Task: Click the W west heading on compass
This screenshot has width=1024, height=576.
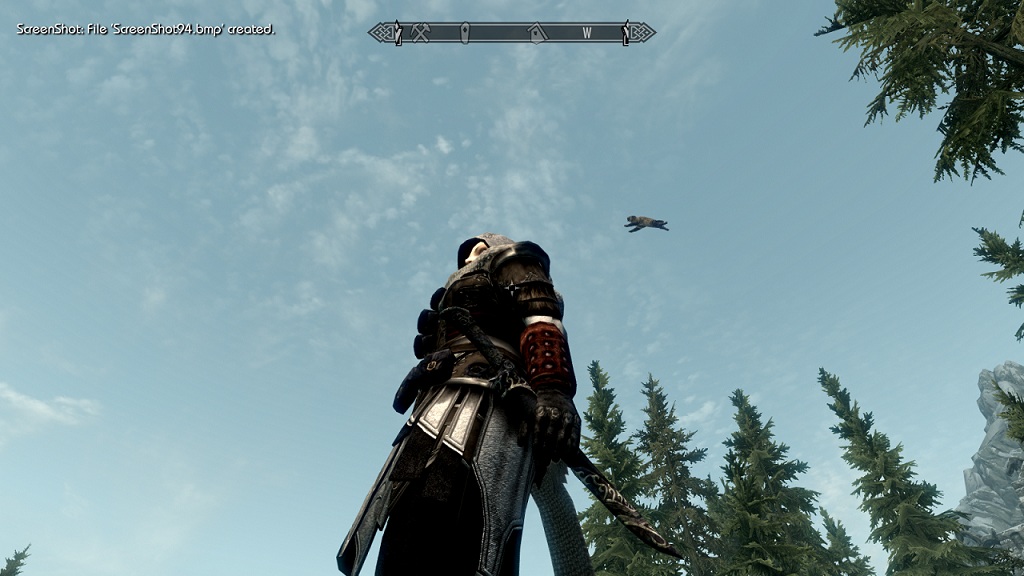Action: point(587,33)
